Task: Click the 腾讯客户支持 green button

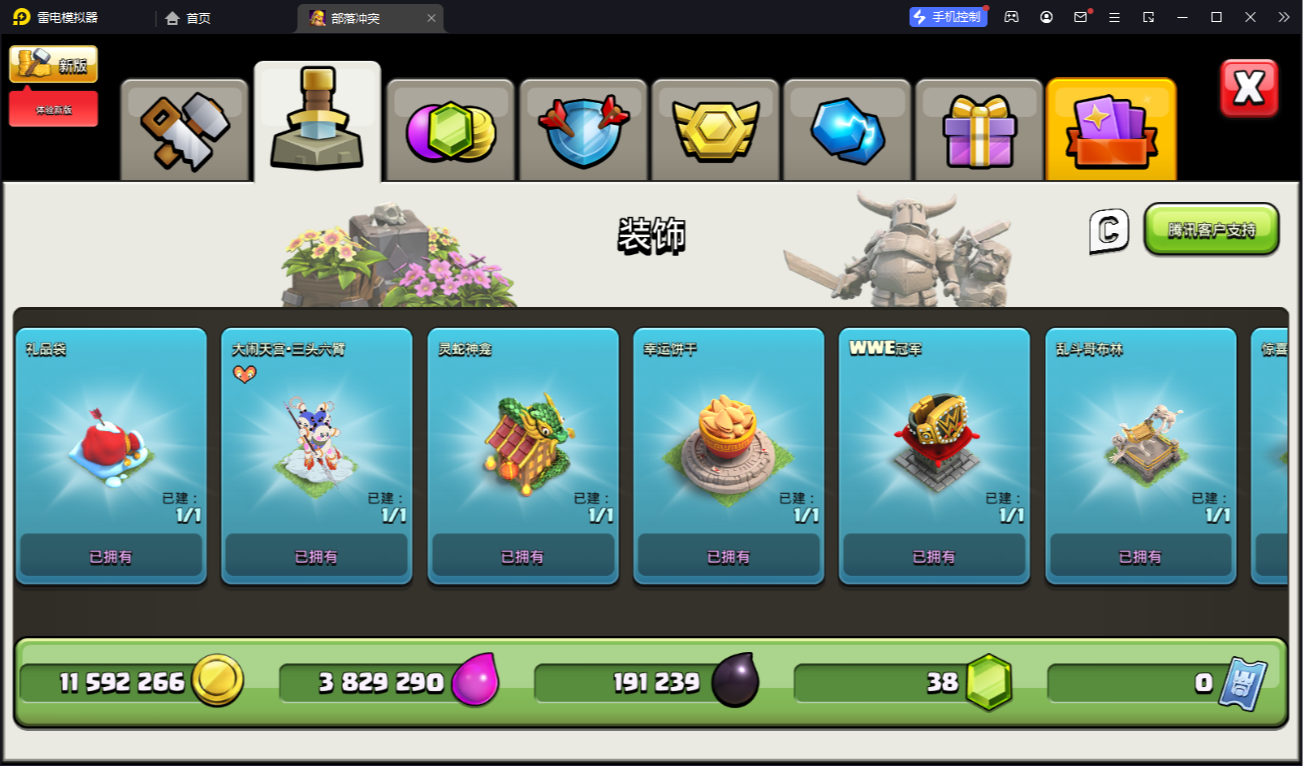Action: [1211, 229]
